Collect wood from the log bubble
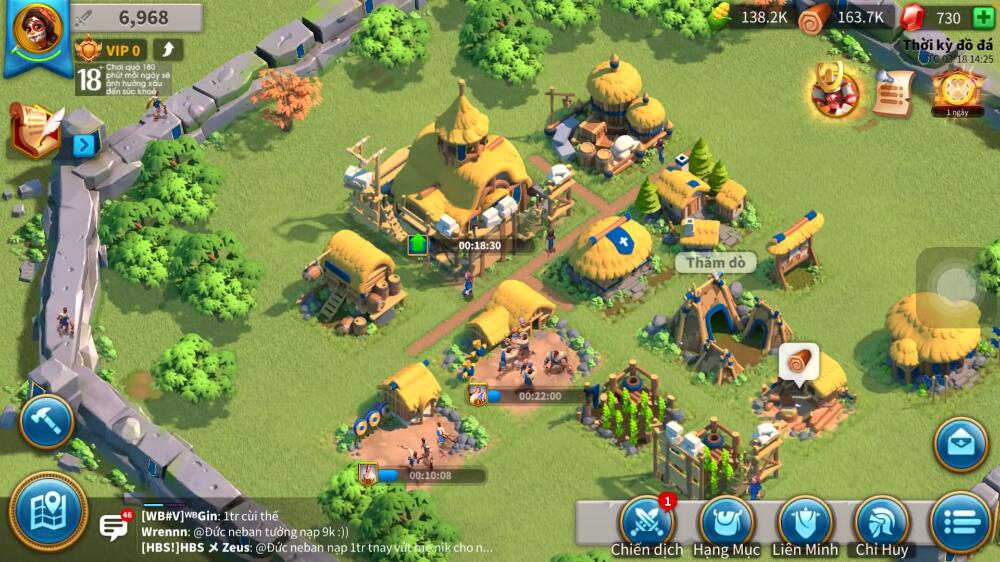The width and height of the screenshot is (1000, 562). click(x=799, y=362)
